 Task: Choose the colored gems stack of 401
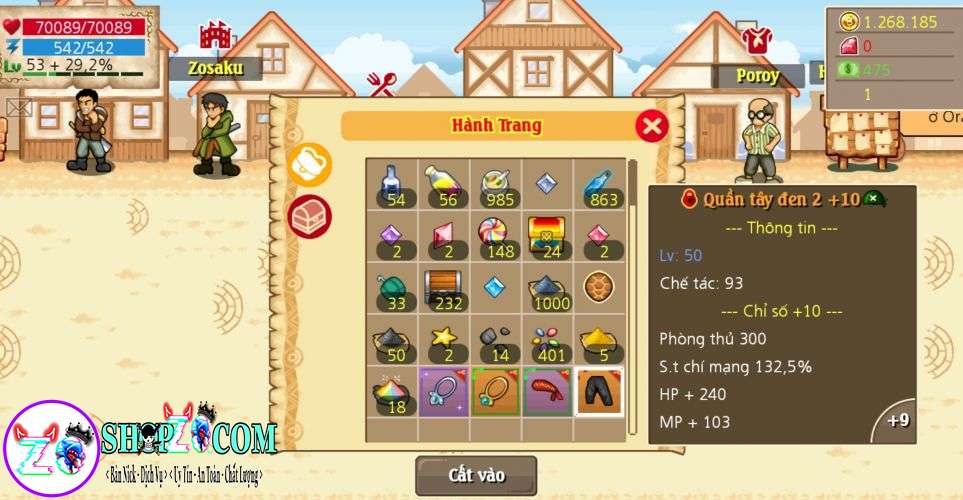(x=547, y=340)
